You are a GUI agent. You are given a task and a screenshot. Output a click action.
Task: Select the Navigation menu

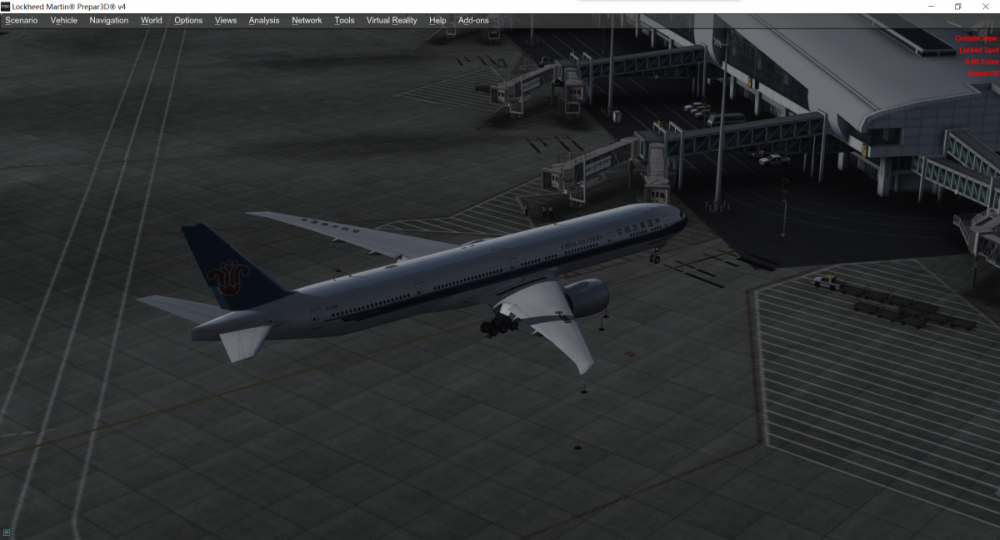pos(109,20)
